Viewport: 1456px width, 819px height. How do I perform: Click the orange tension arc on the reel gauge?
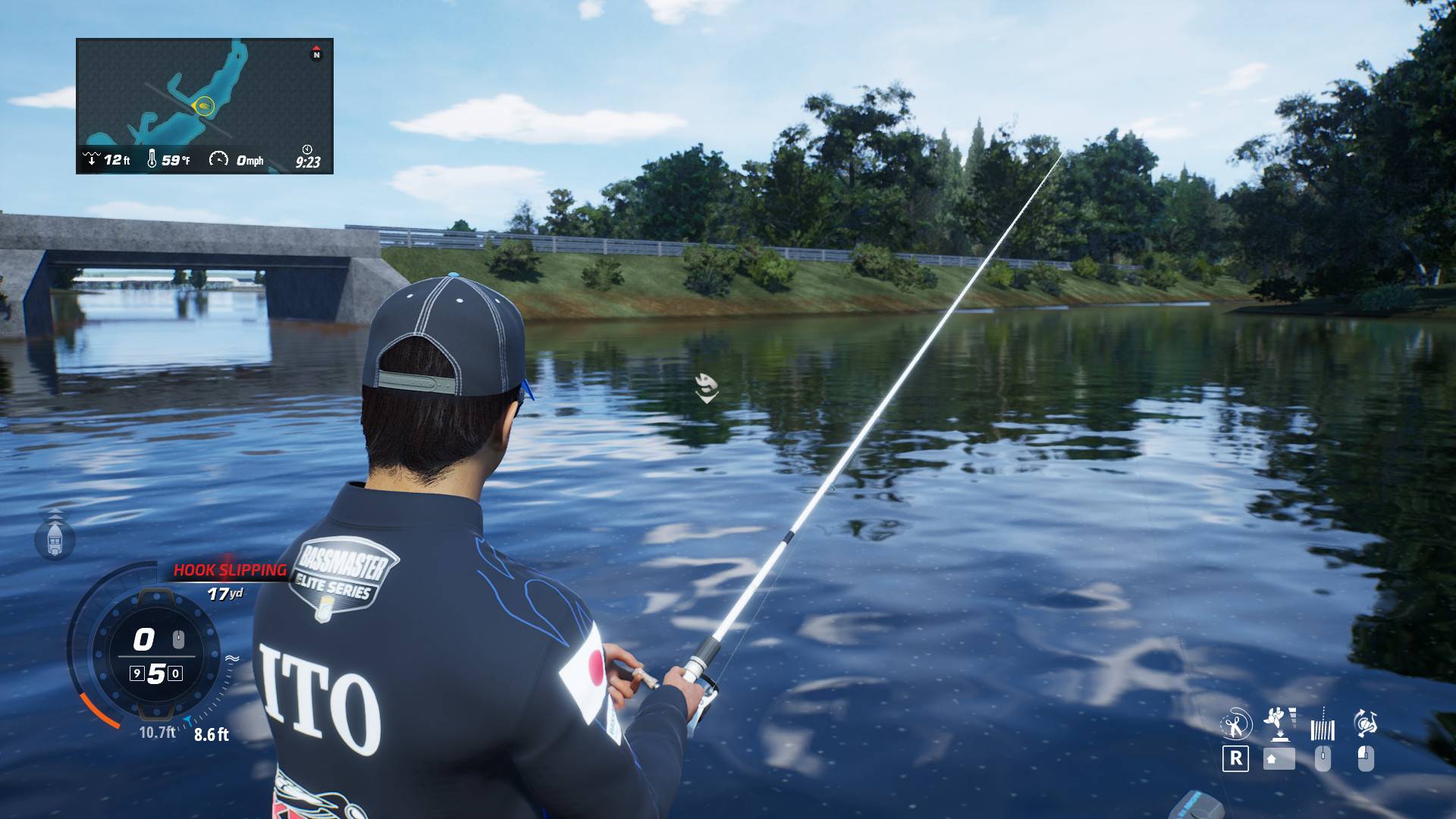(x=99, y=709)
